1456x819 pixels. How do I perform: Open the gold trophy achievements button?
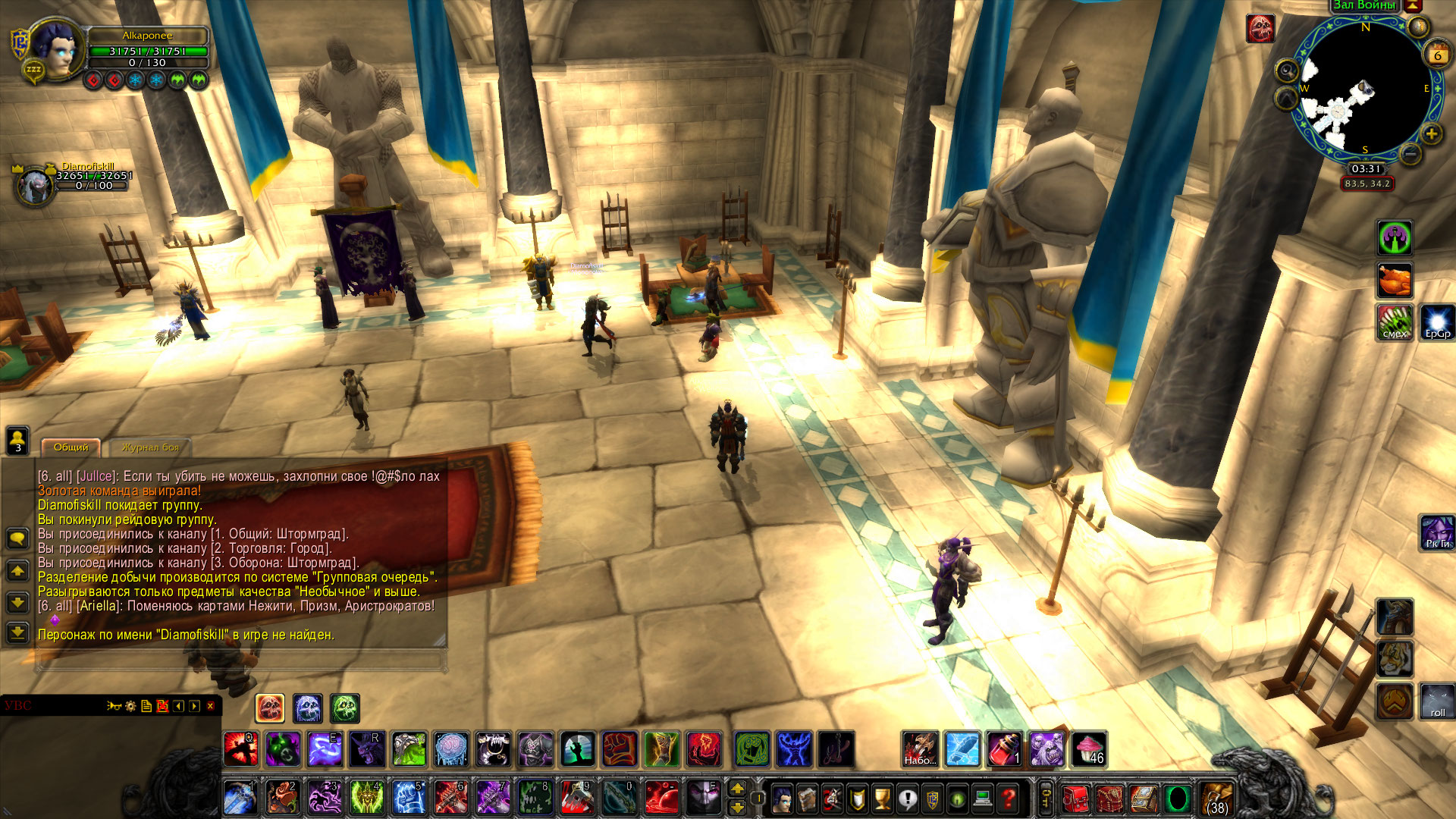[x=882, y=799]
